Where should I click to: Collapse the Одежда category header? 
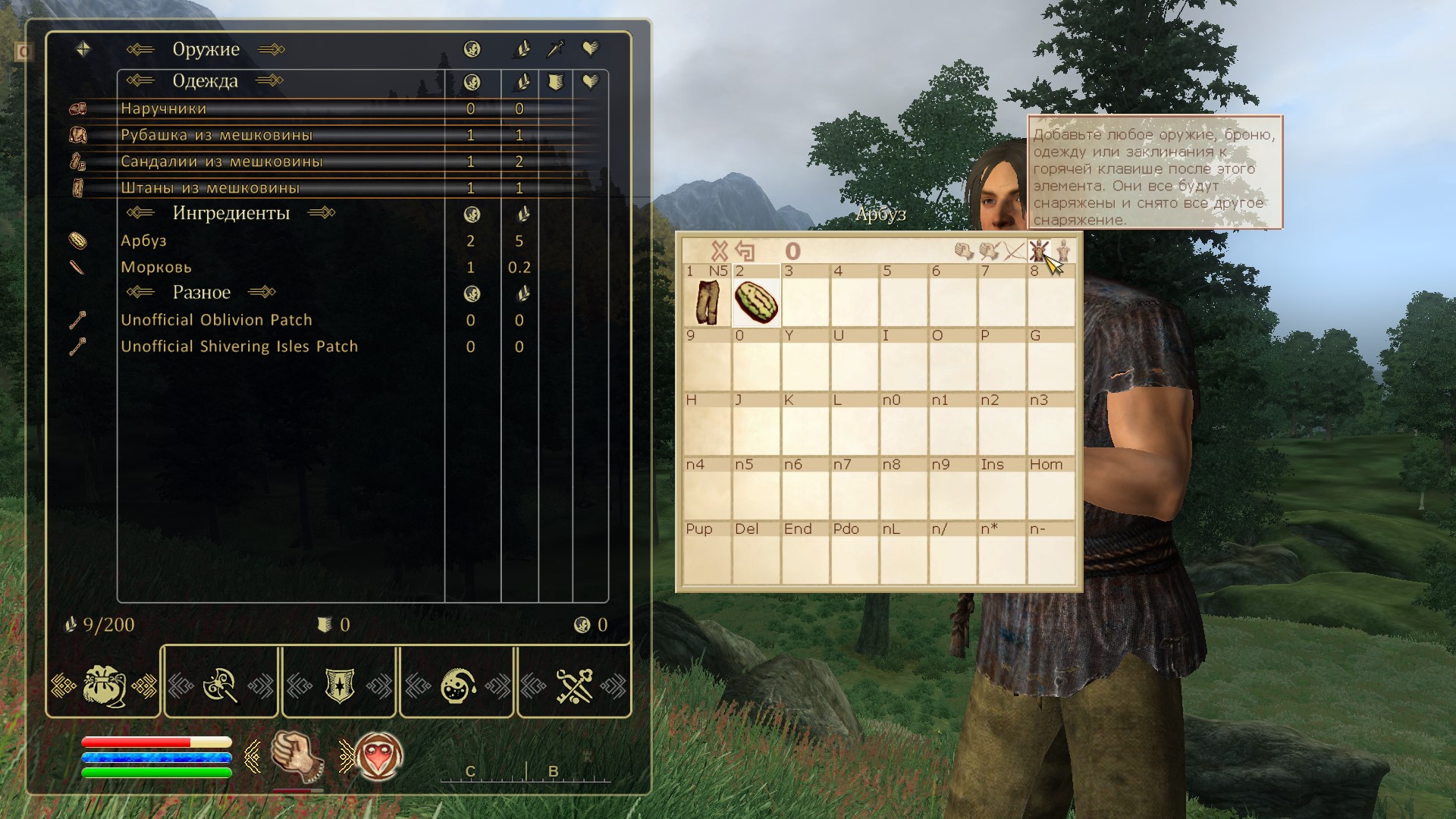[205, 81]
